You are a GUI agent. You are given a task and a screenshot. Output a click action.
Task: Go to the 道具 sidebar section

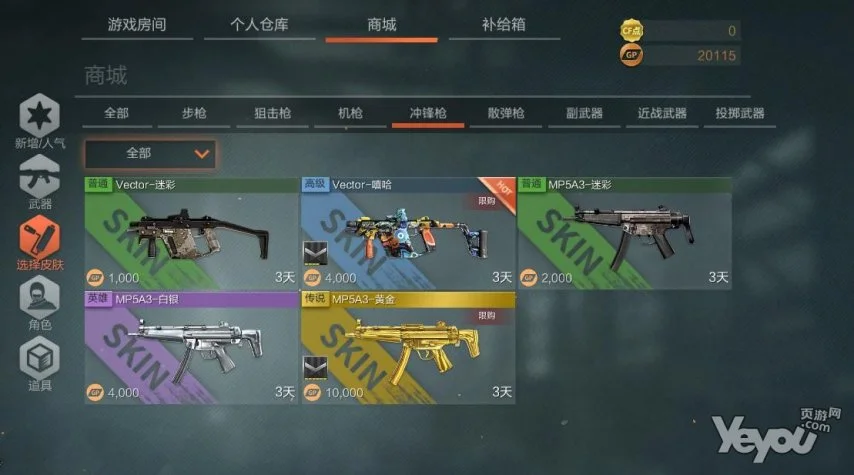[40, 364]
